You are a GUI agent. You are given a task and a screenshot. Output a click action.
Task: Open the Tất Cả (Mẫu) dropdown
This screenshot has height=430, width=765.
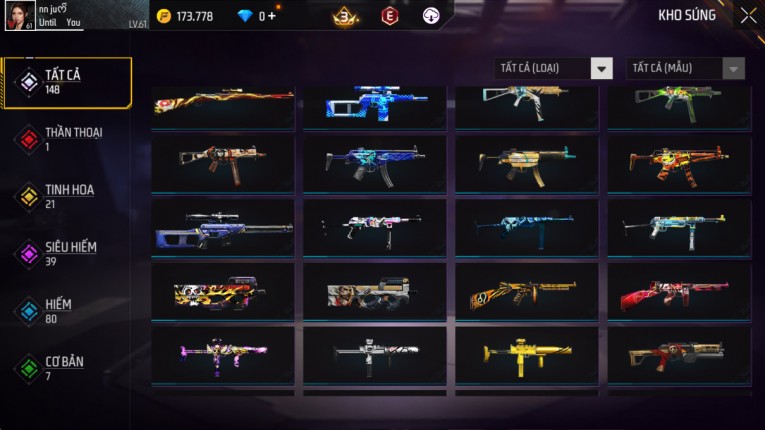pyautogui.click(x=685, y=68)
